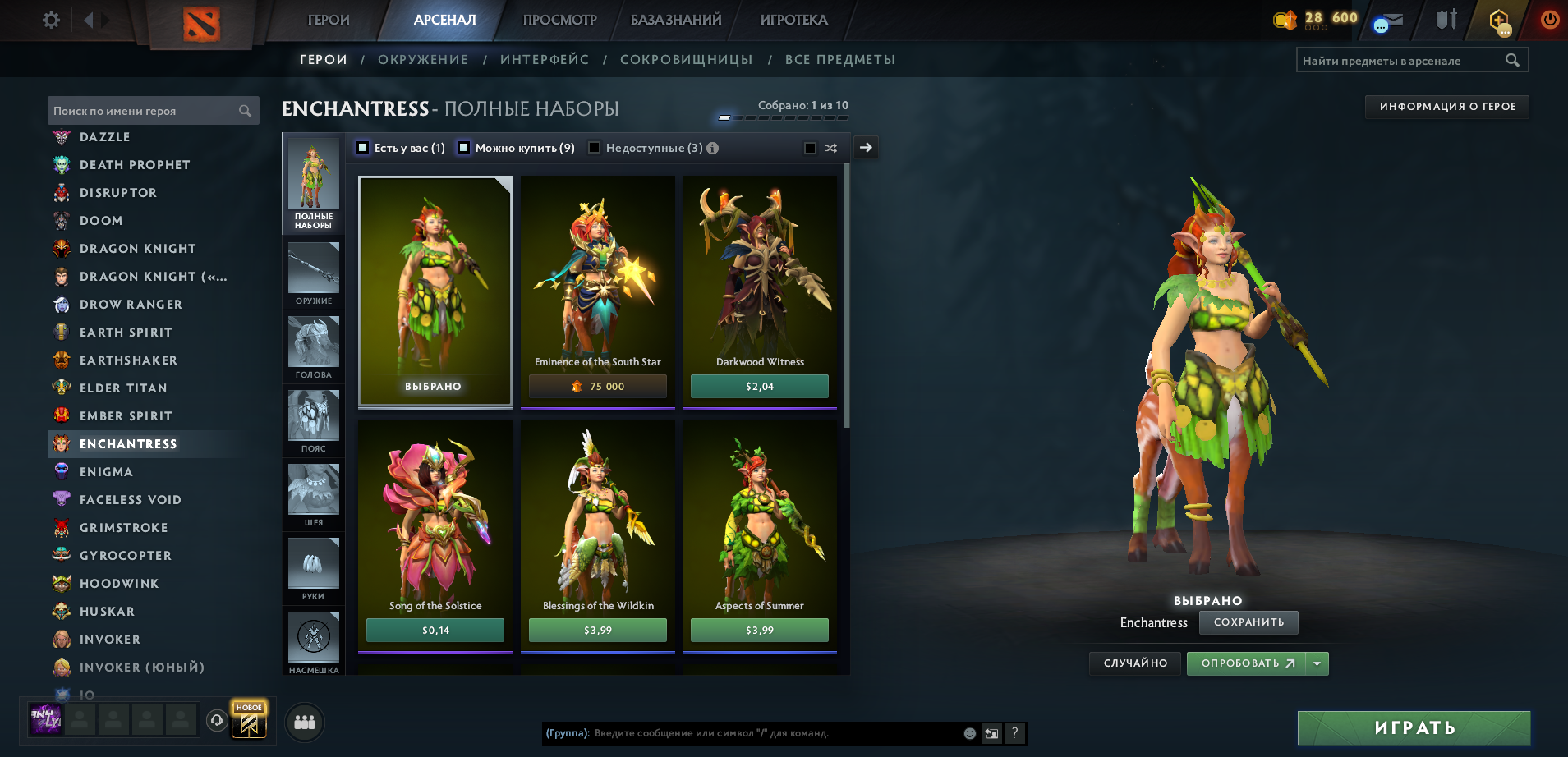
Task: Enable the Недоступные (3) filter
Action: [594, 148]
